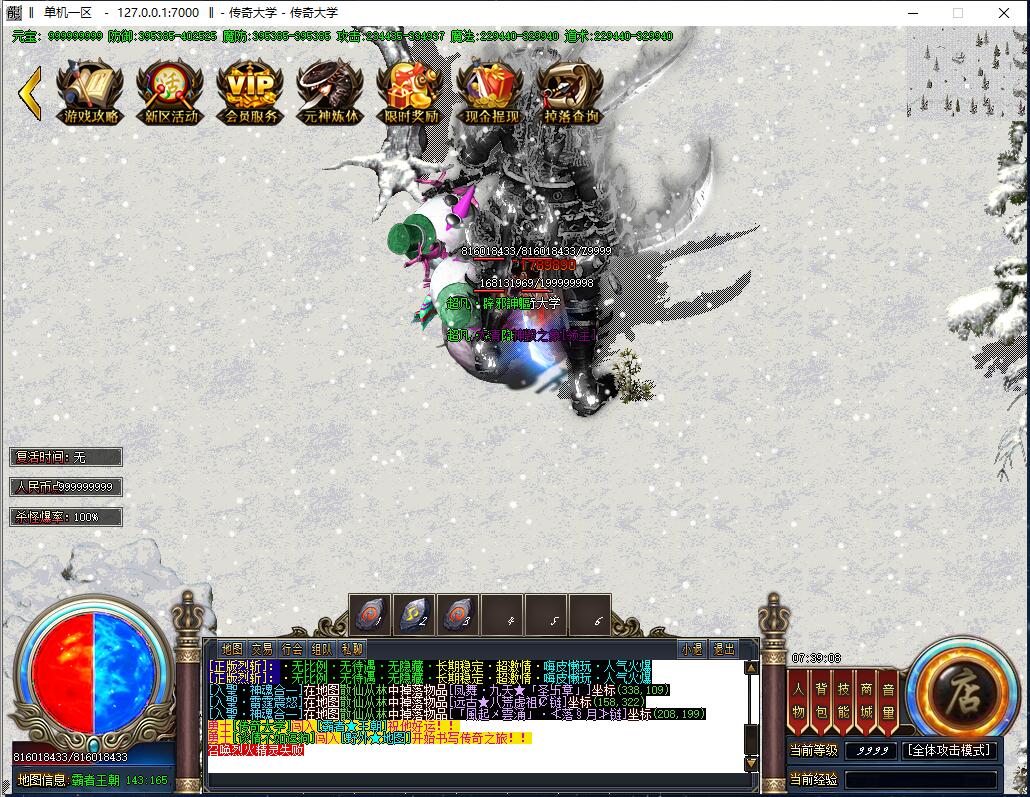Collapse the top icon bar with yellow arrow
The width and height of the screenshot is (1030, 797).
click(30, 93)
